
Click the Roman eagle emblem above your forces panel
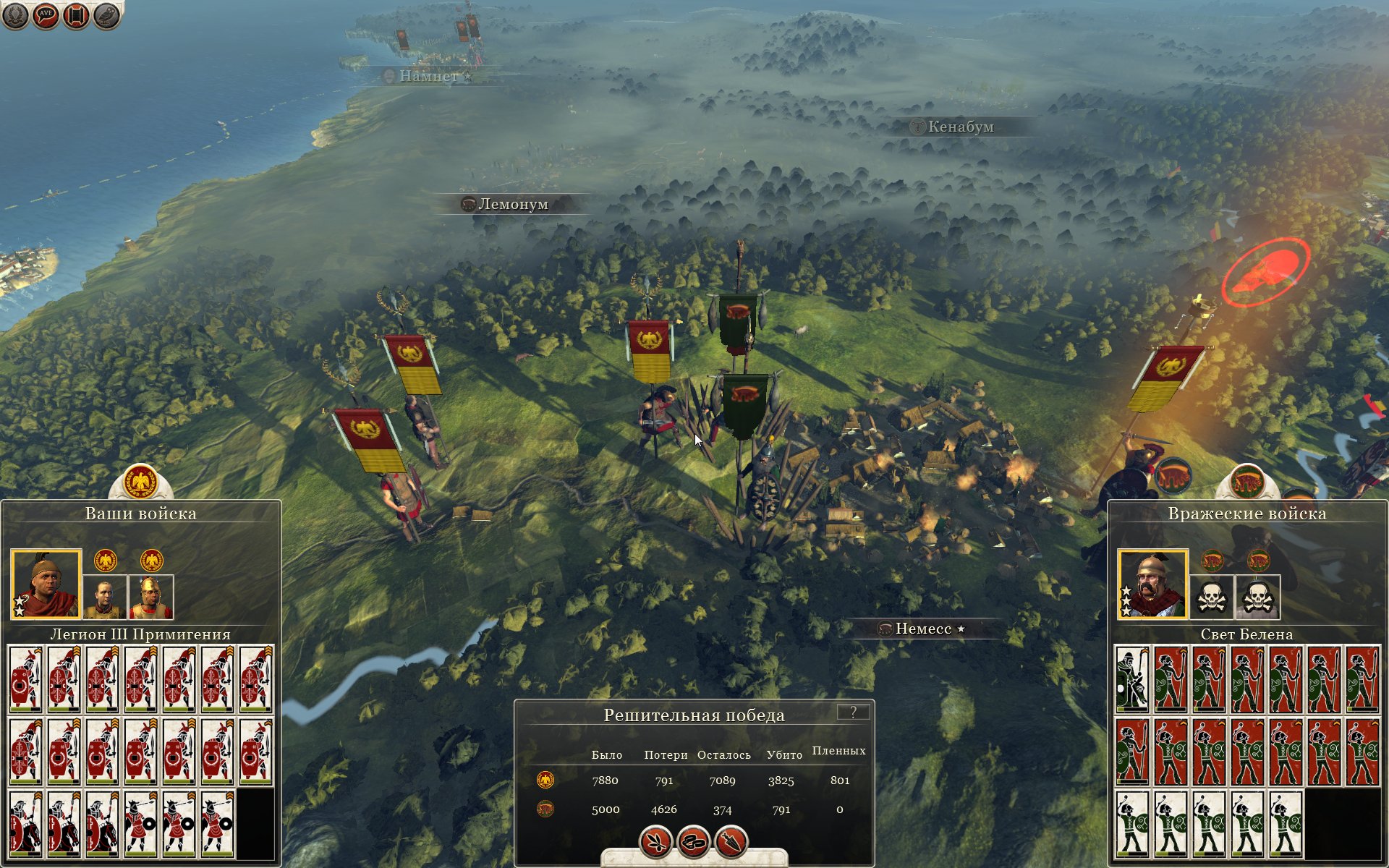pos(140,482)
